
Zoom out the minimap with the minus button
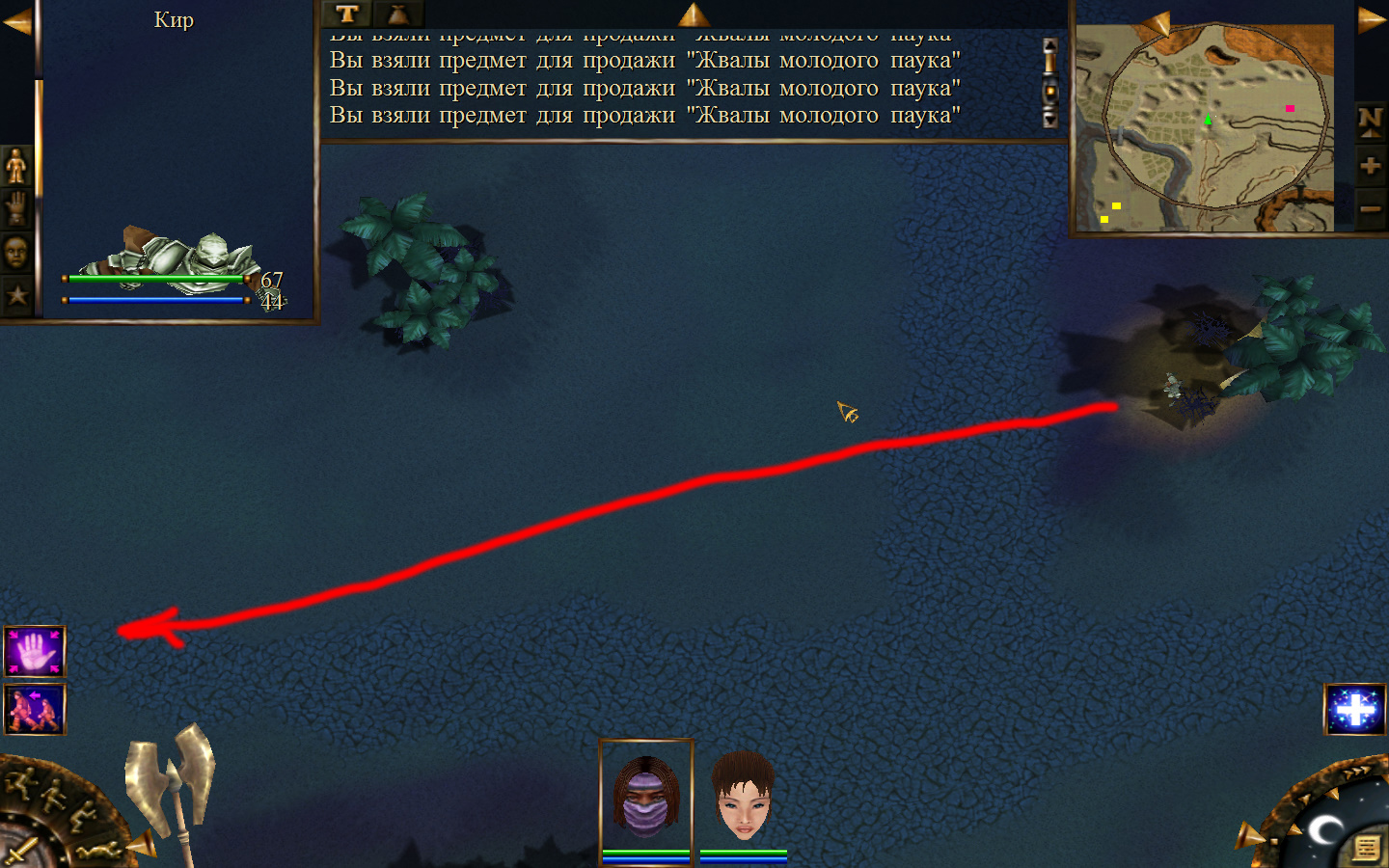tap(1370, 208)
